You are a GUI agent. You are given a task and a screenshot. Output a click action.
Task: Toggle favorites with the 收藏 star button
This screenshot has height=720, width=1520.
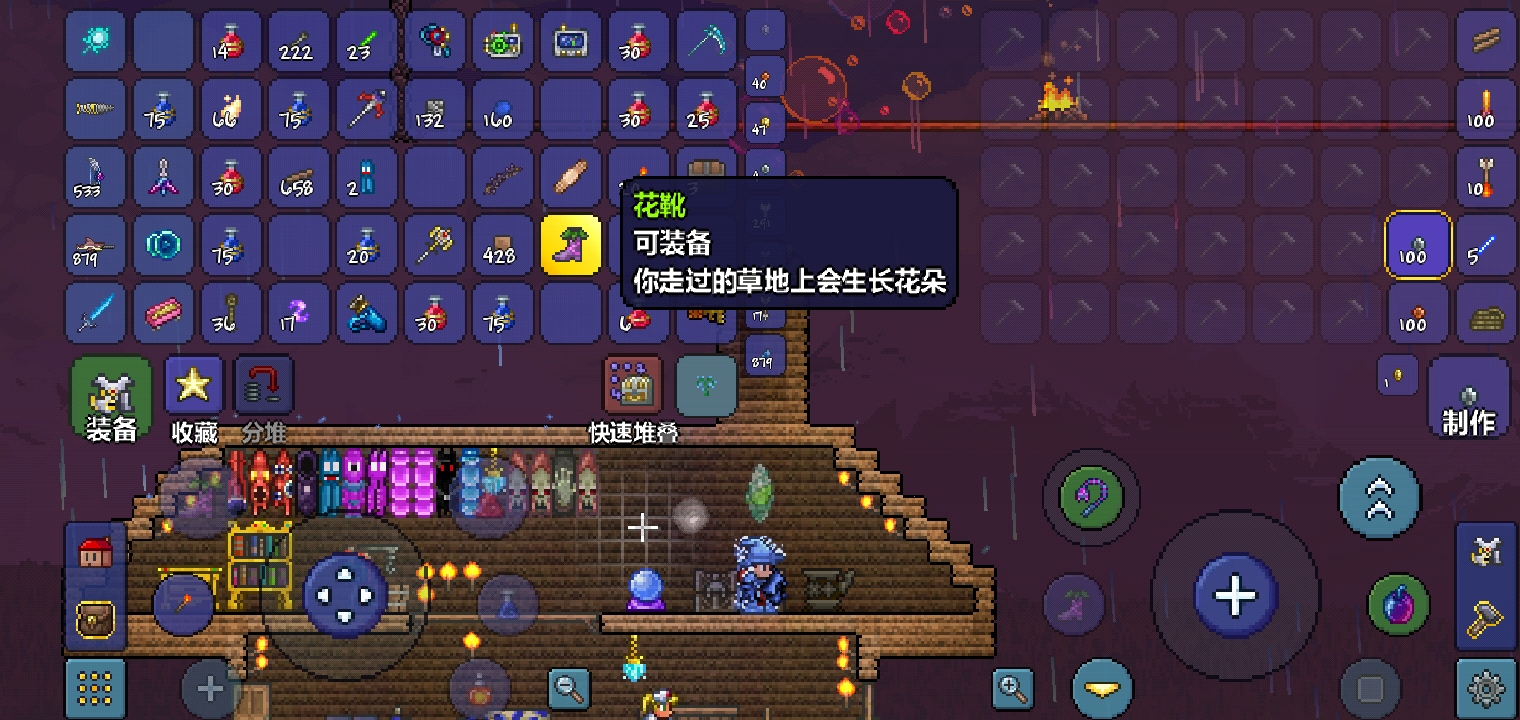pos(193,385)
